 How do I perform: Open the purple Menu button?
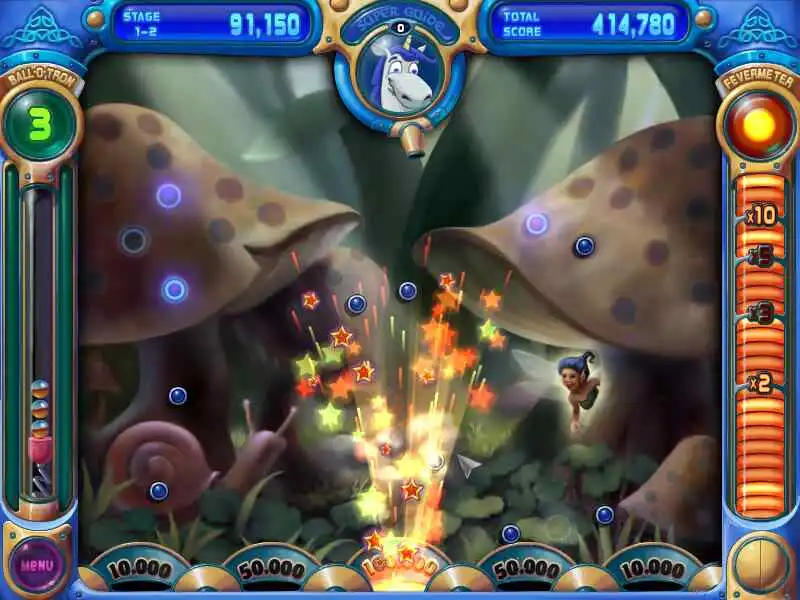coord(37,564)
